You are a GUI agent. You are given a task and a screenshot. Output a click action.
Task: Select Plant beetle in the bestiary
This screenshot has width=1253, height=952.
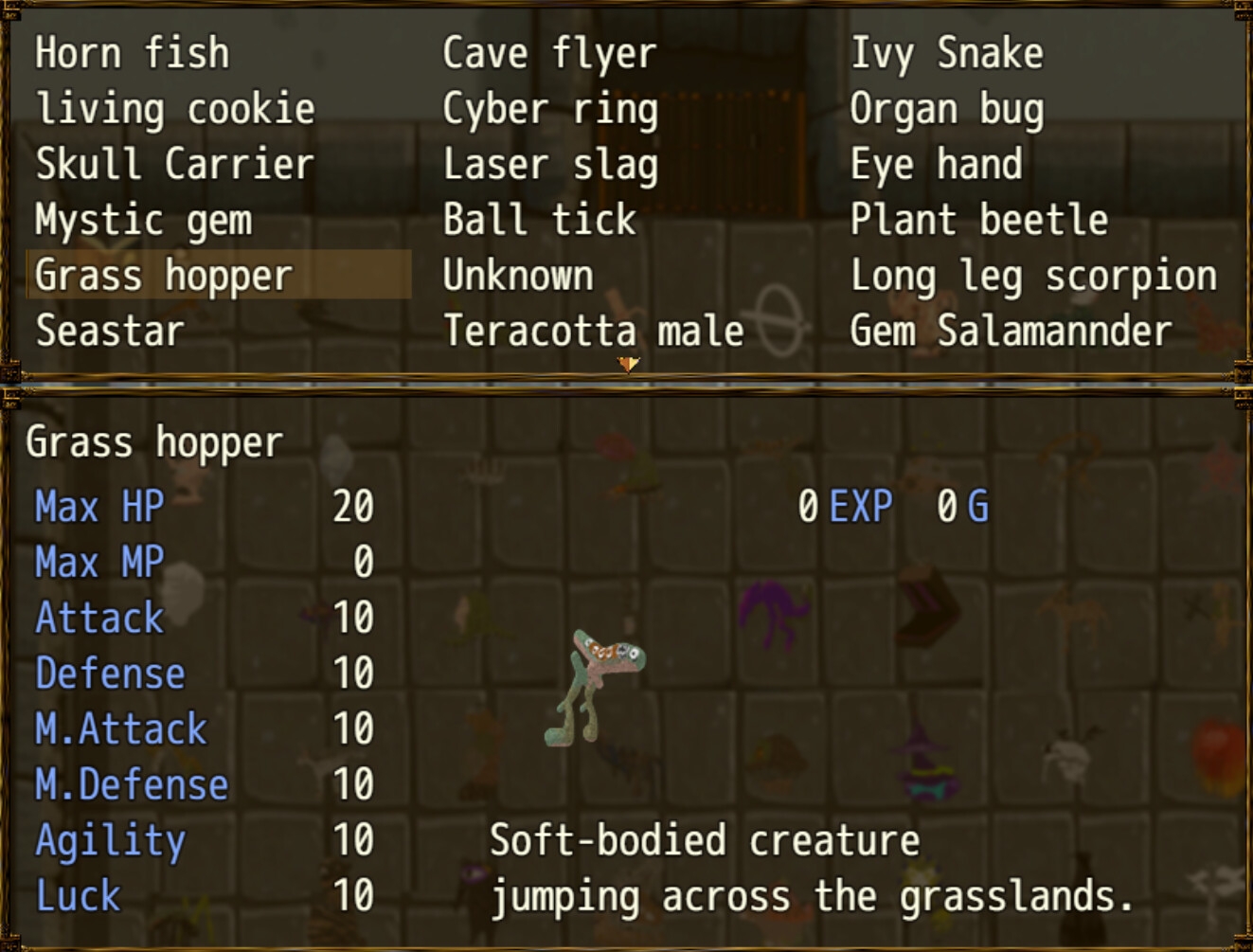(978, 220)
